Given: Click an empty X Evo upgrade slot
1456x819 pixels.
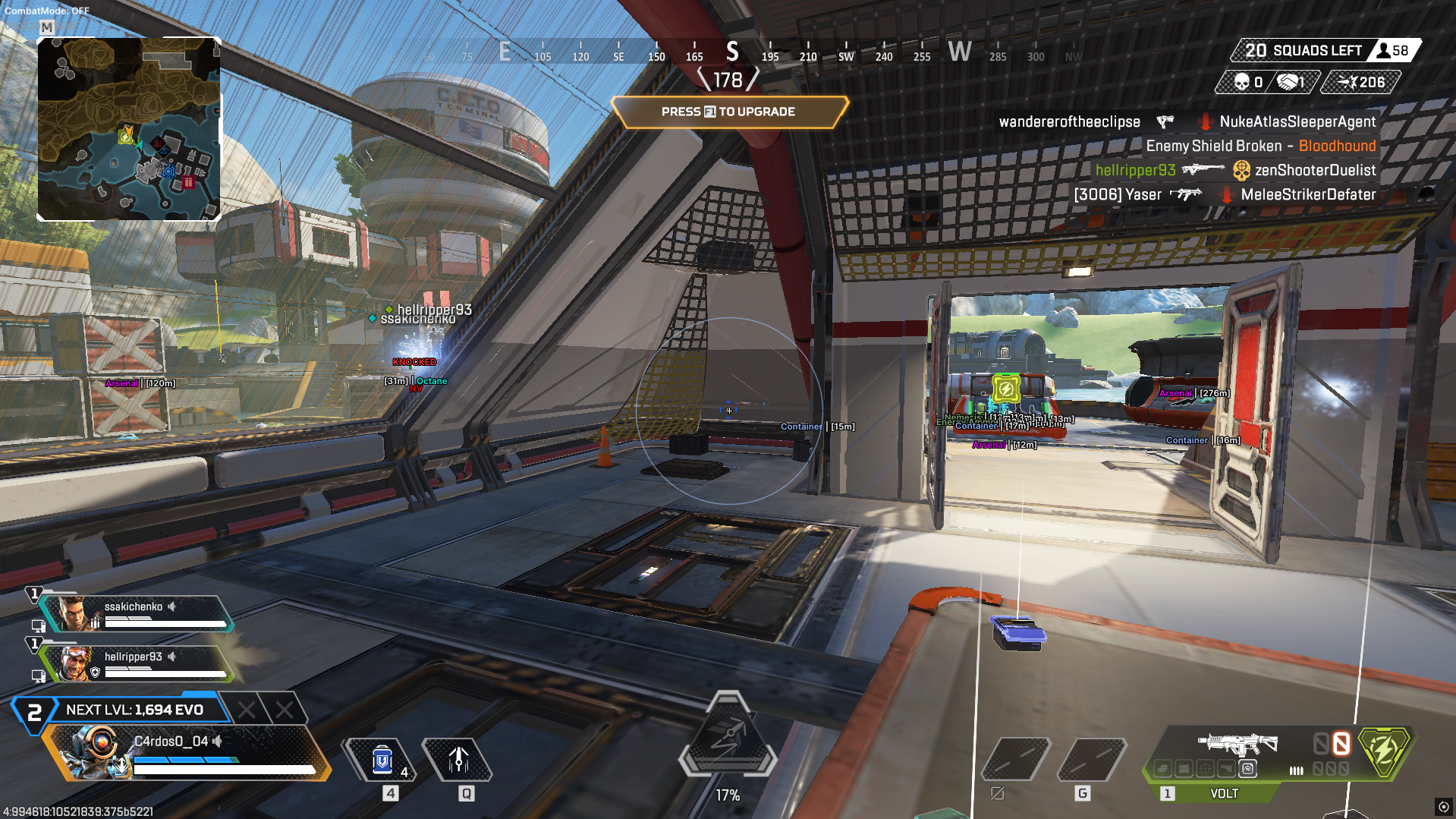Looking at the screenshot, I should 247,711.
